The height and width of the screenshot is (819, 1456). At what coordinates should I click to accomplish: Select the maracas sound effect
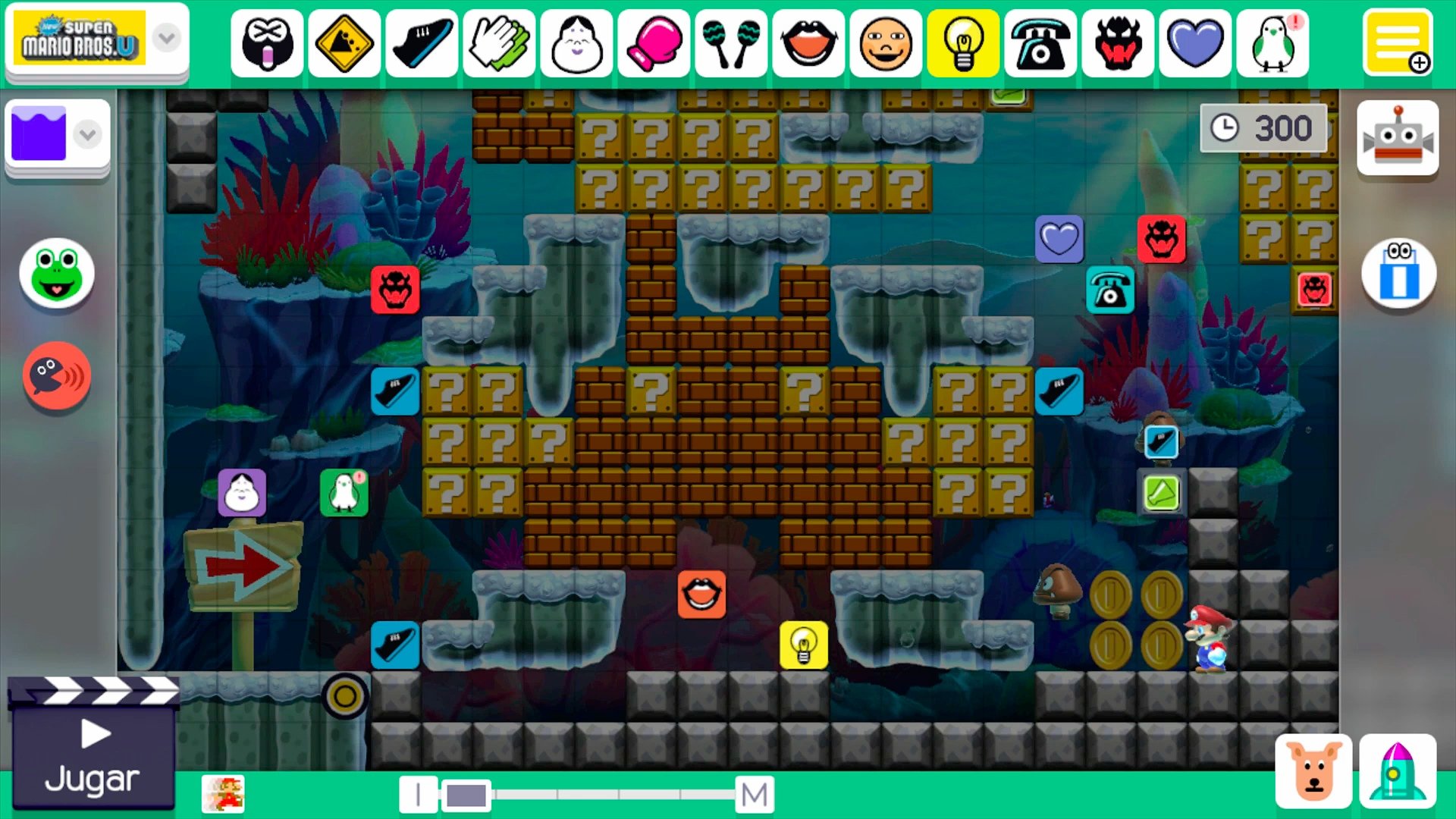(731, 43)
